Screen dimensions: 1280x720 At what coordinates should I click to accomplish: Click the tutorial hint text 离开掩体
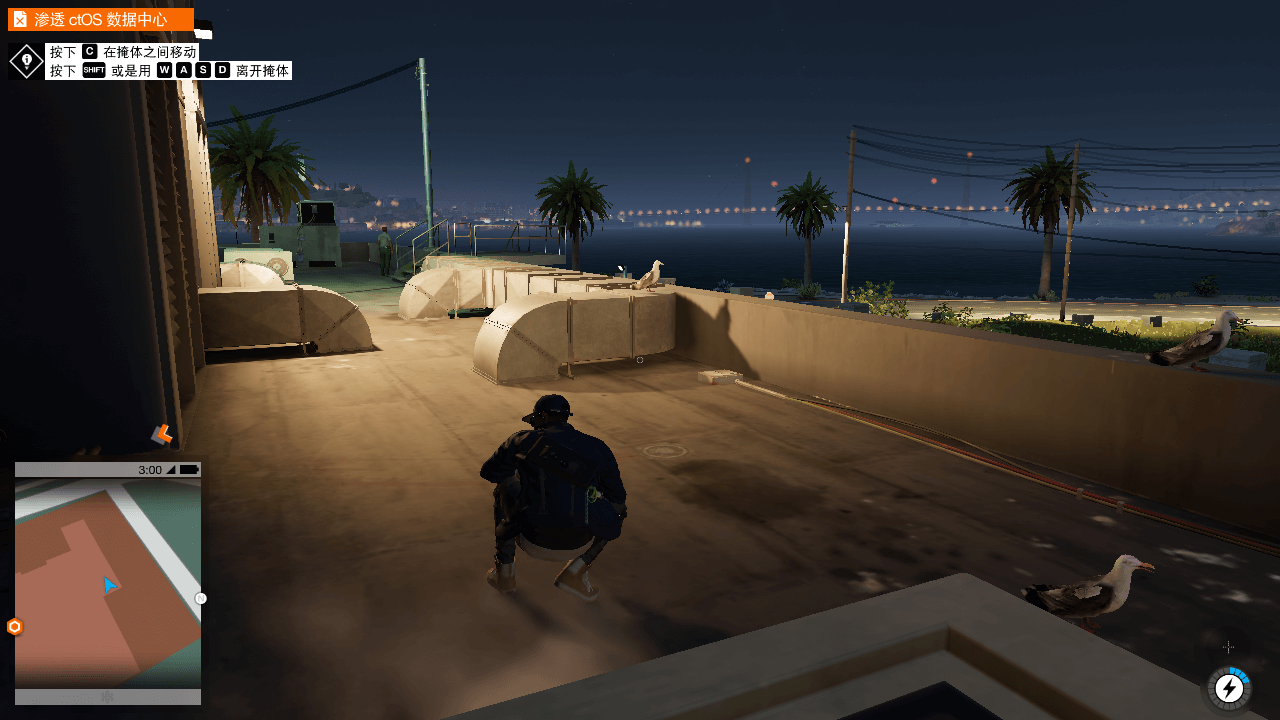tap(260, 70)
